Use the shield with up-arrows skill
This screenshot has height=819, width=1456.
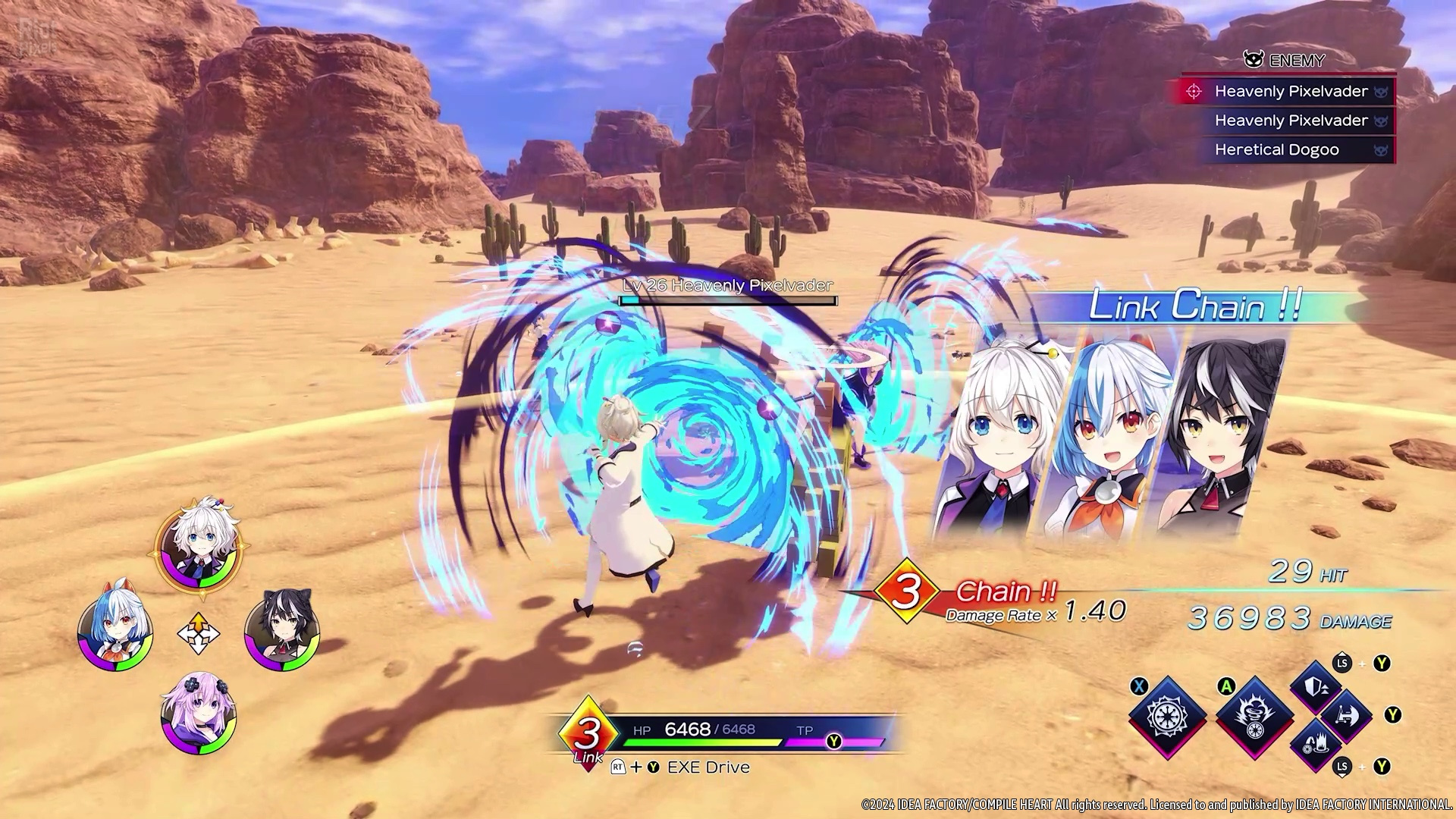pyautogui.click(x=1316, y=687)
